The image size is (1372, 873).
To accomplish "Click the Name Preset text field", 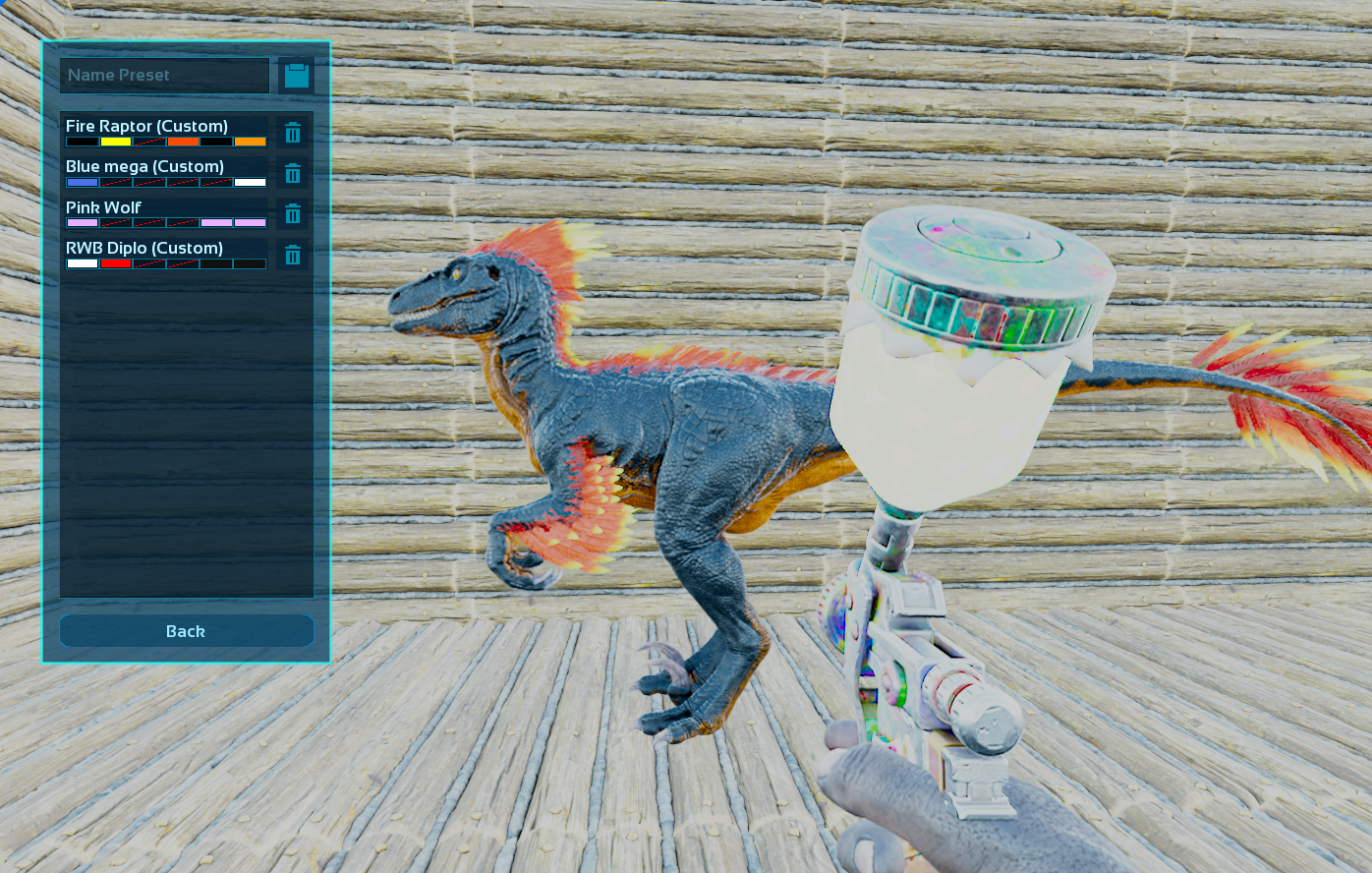I will point(164,76).
